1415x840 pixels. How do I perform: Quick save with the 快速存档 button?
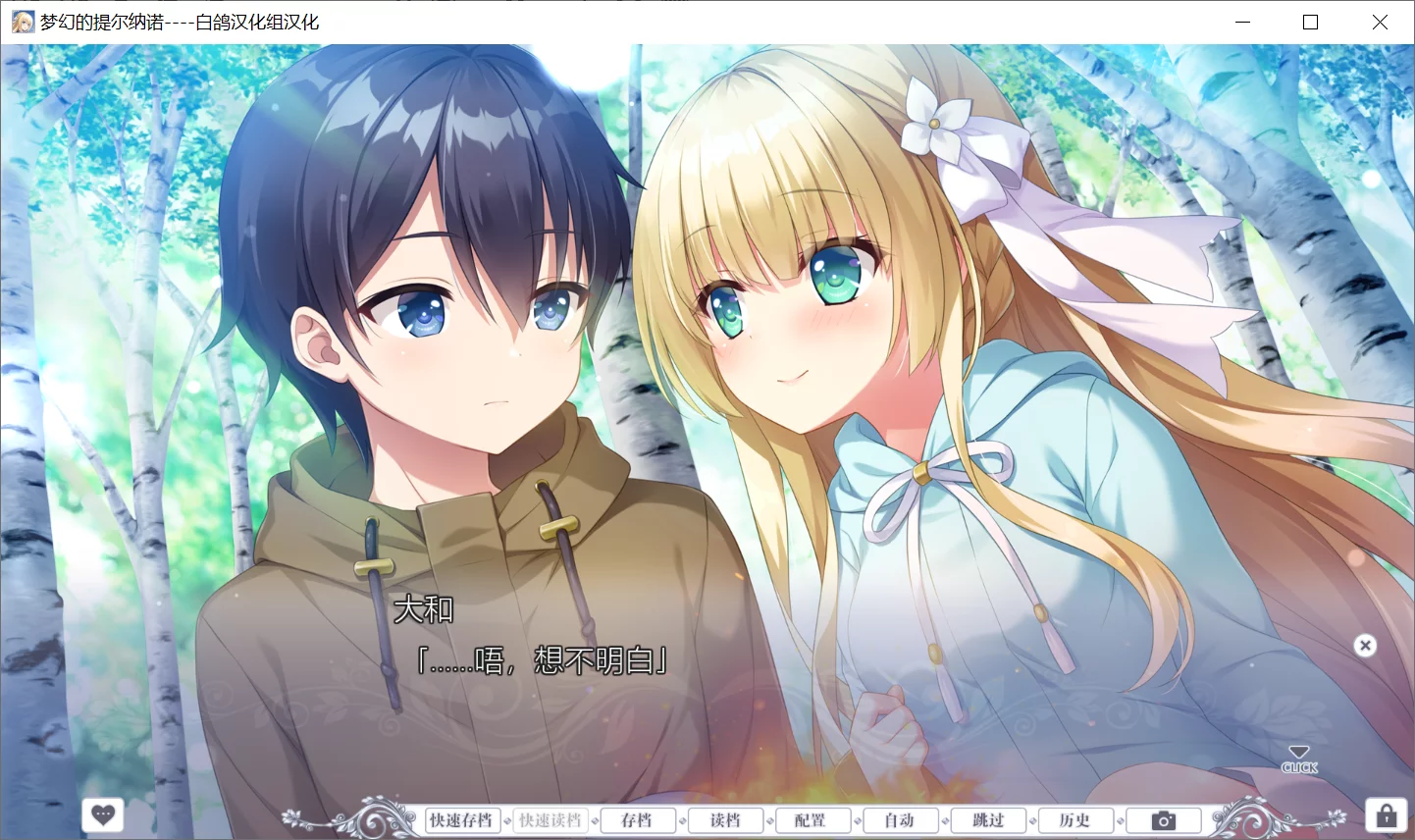tap(463, 819)
